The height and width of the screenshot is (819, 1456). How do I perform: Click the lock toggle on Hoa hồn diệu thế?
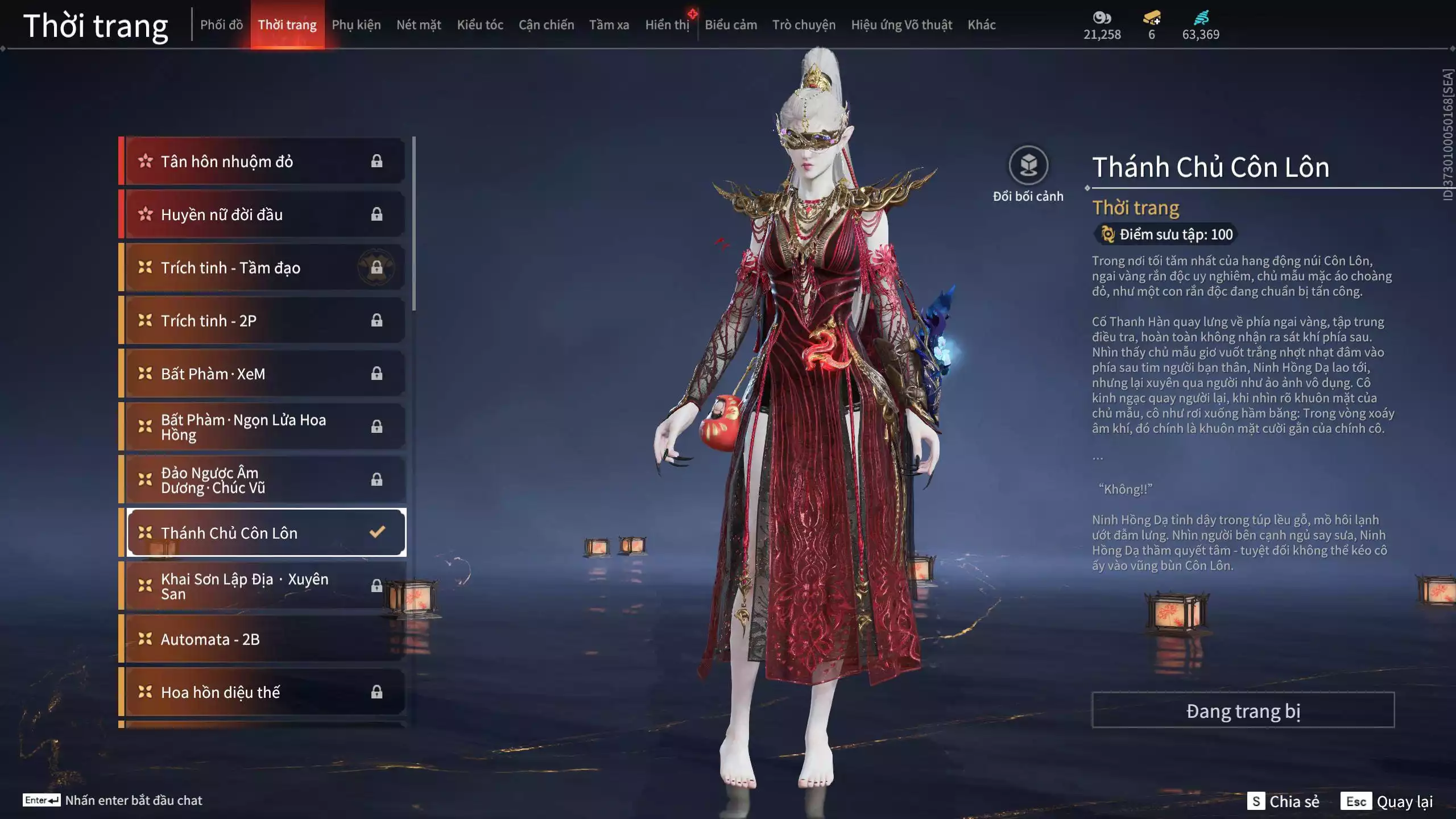(377, 692)
